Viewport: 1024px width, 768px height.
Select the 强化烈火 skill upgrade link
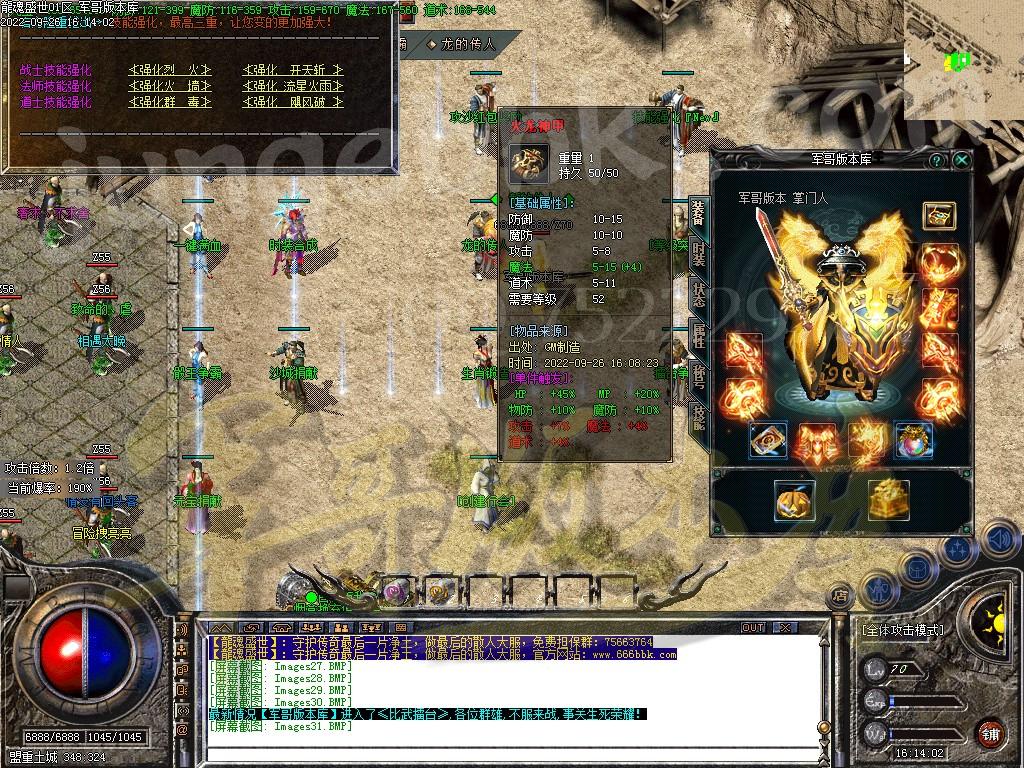(x=170, y=70)
